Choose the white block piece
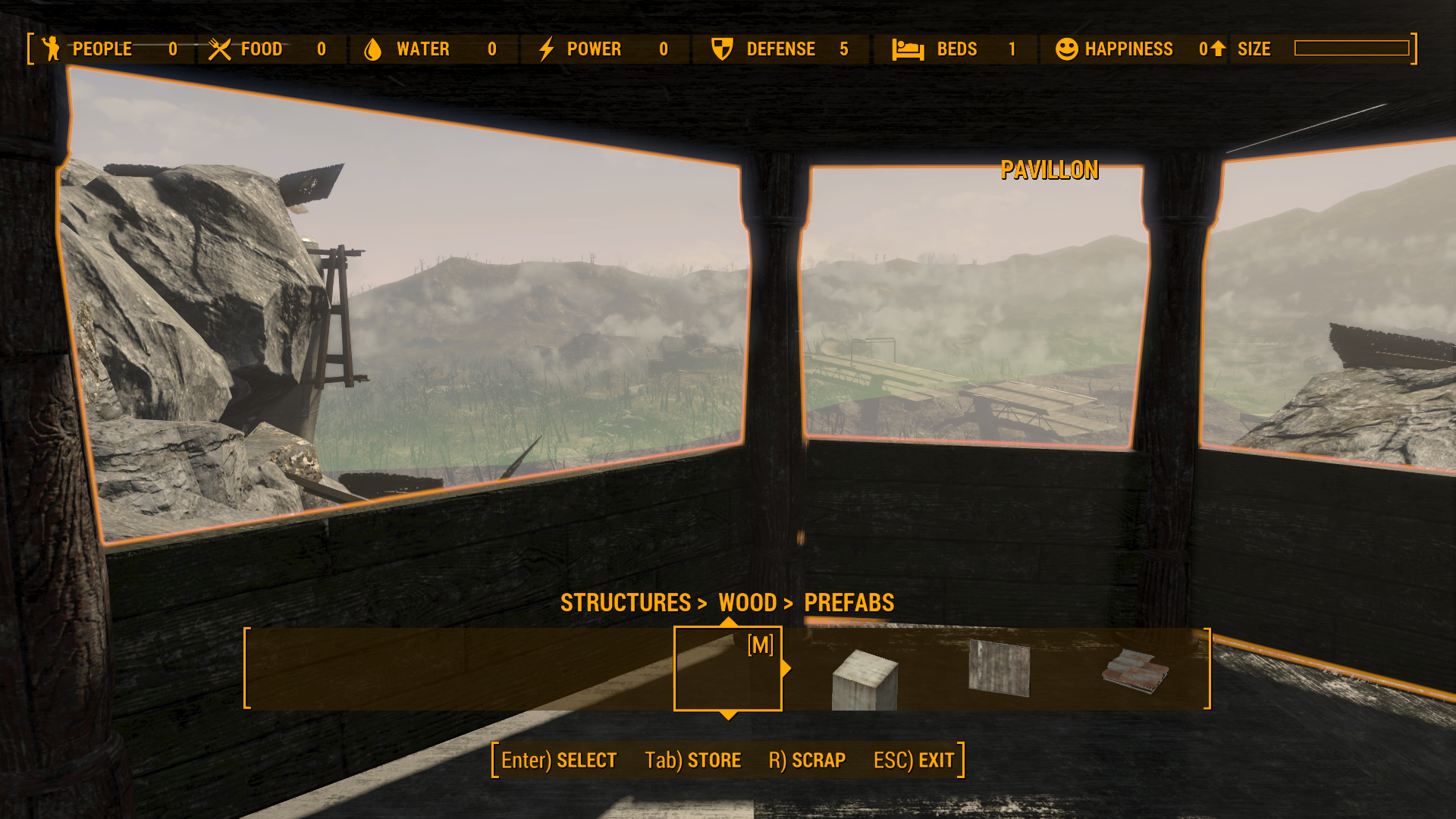Screen dimensions: 1456x819 pyautogui.click(x=864, y=679)
